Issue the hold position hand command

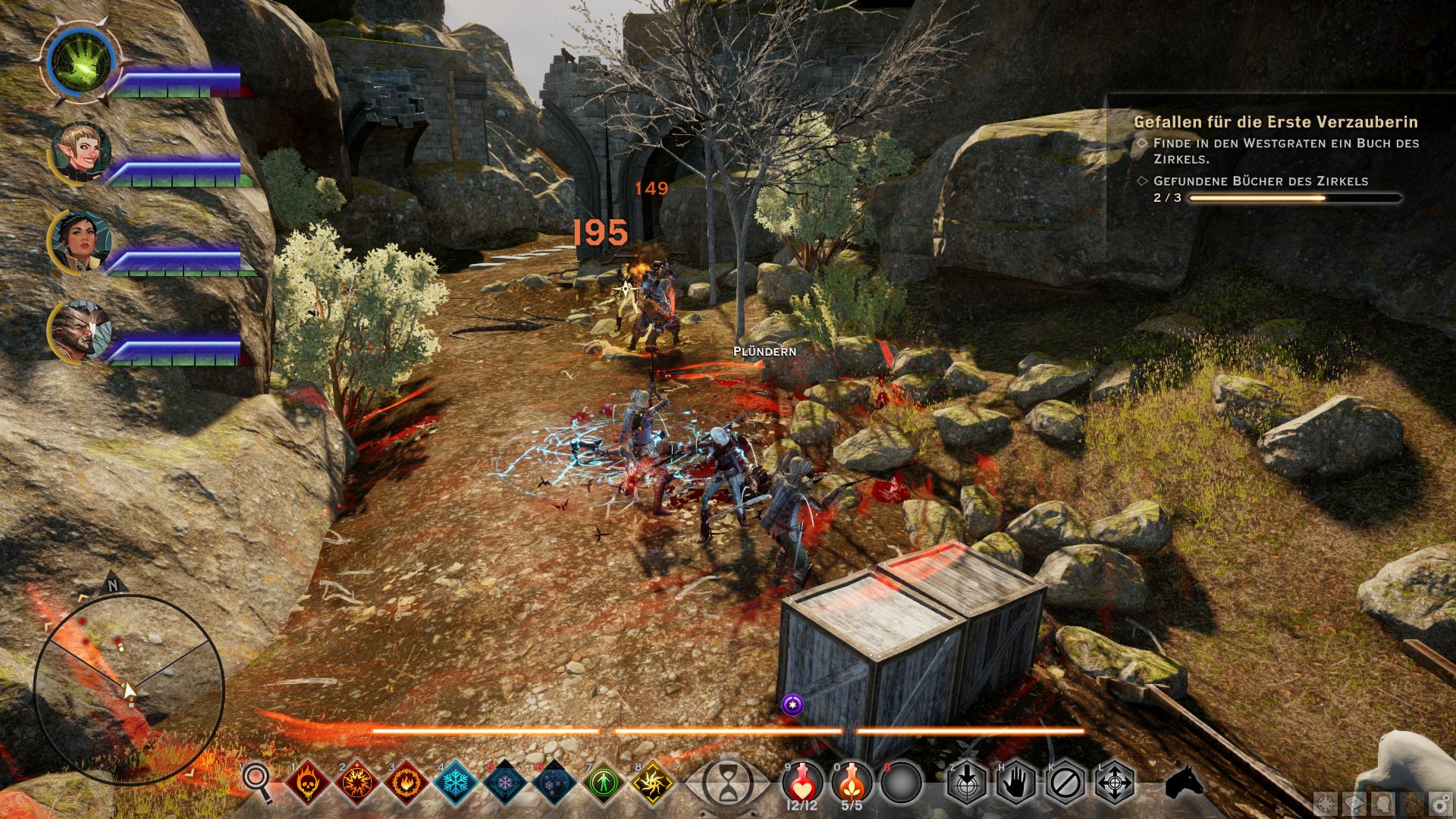coord(1015,781)
